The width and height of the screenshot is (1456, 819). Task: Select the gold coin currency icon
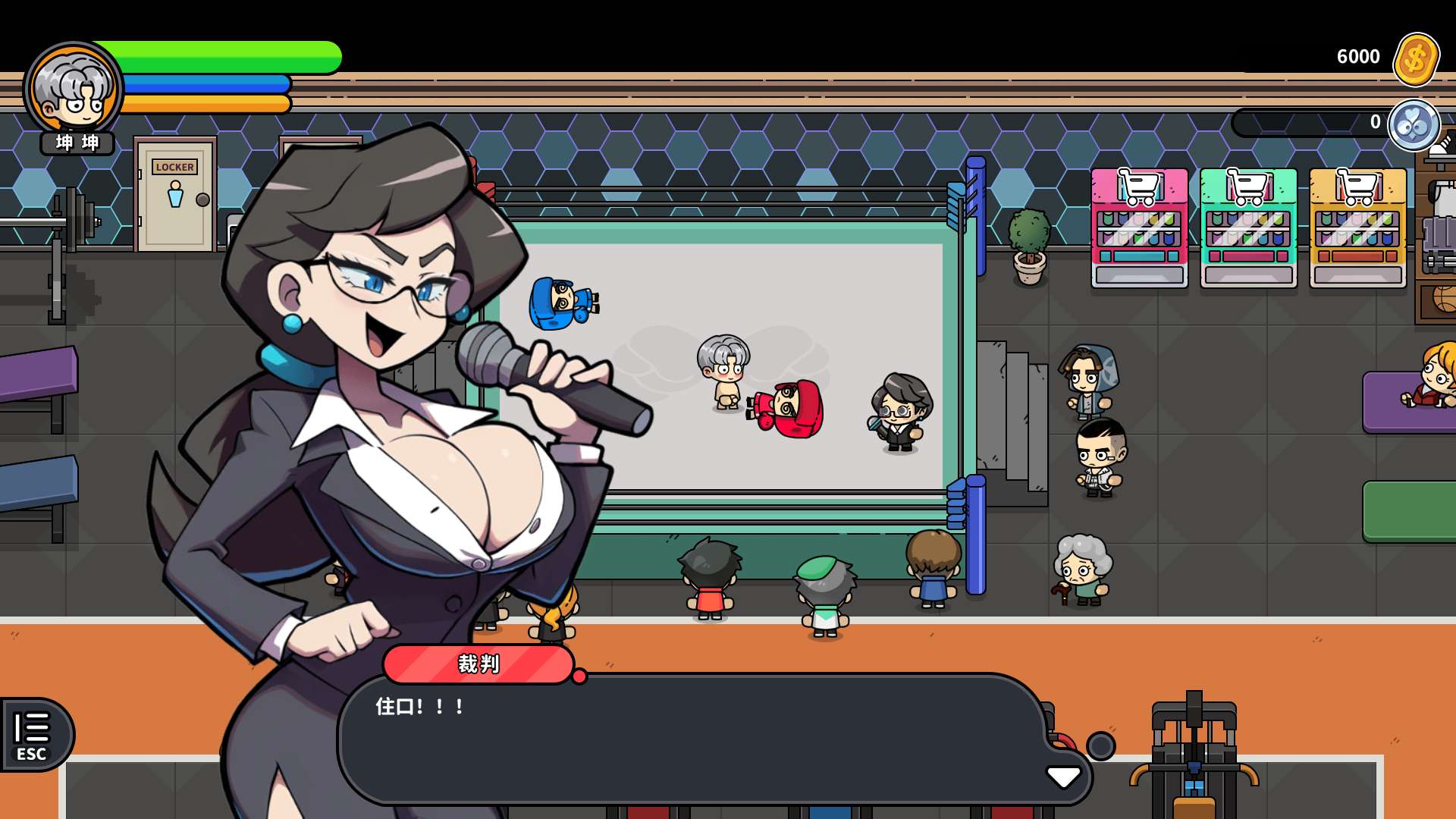(1415, 58)
